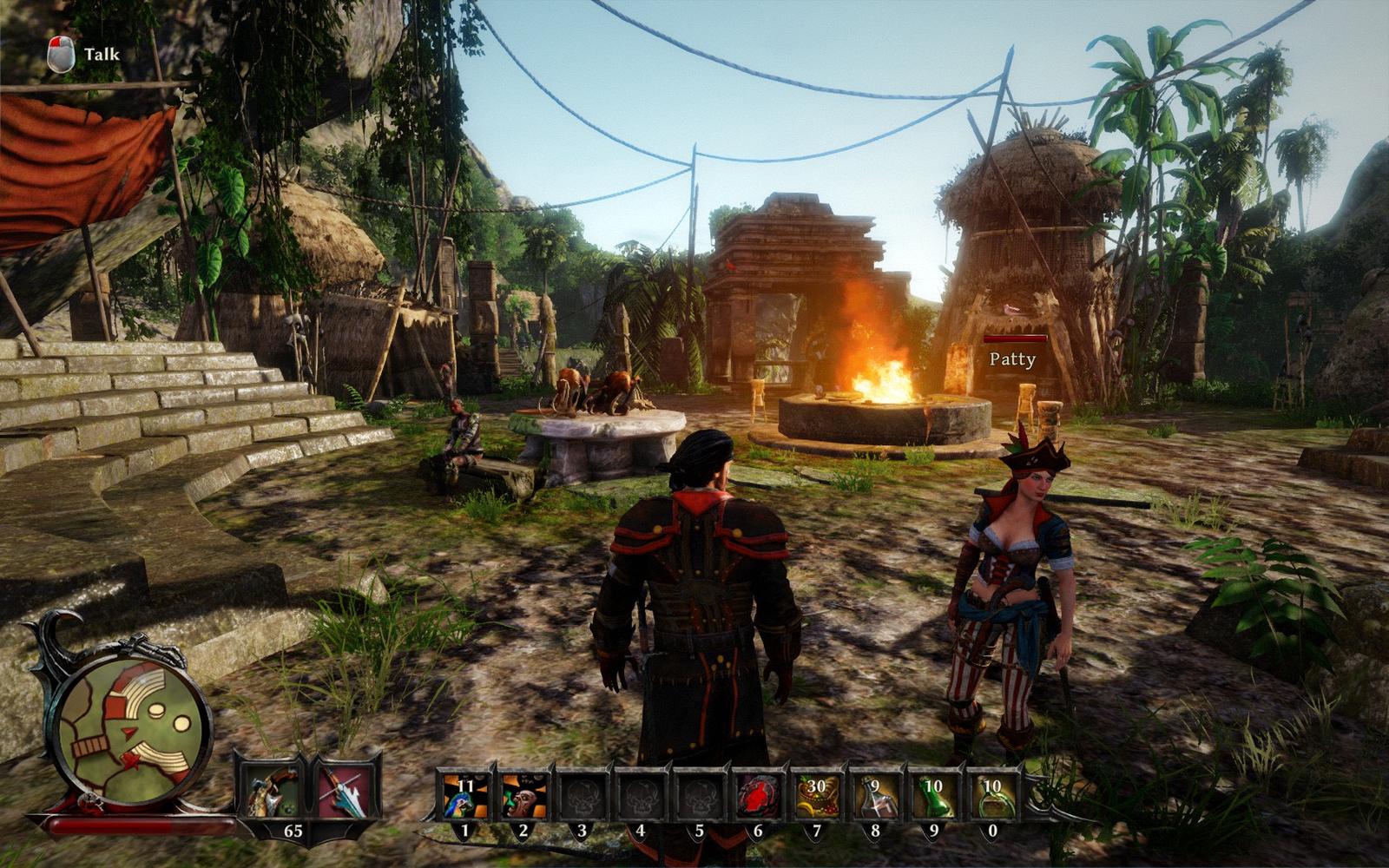
Task: Use the parrot item in slot 1
Action: point(464,795)
